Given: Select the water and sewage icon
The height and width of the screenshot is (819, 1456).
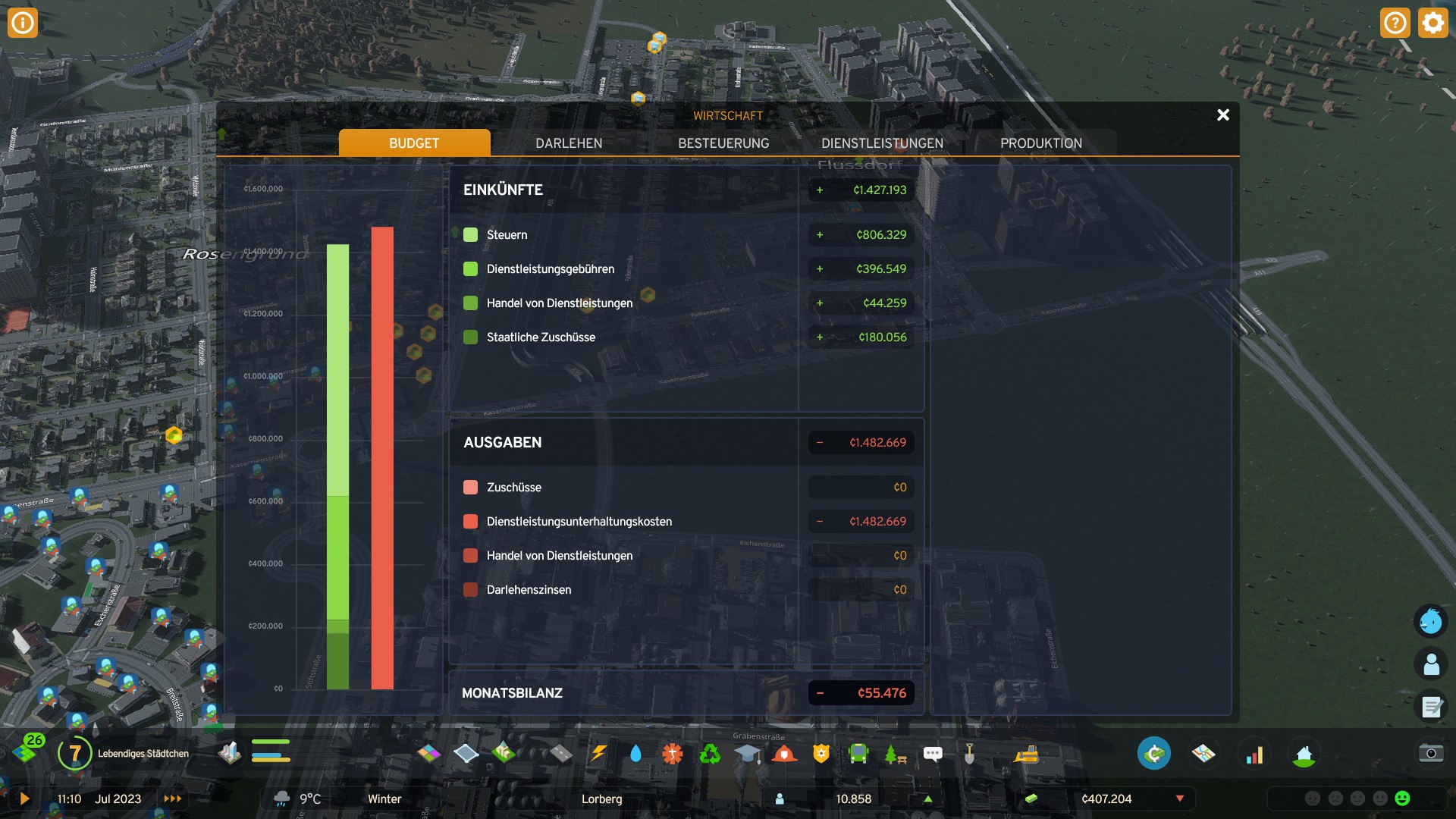Looking at the screenshot, I should click(635, 753).
